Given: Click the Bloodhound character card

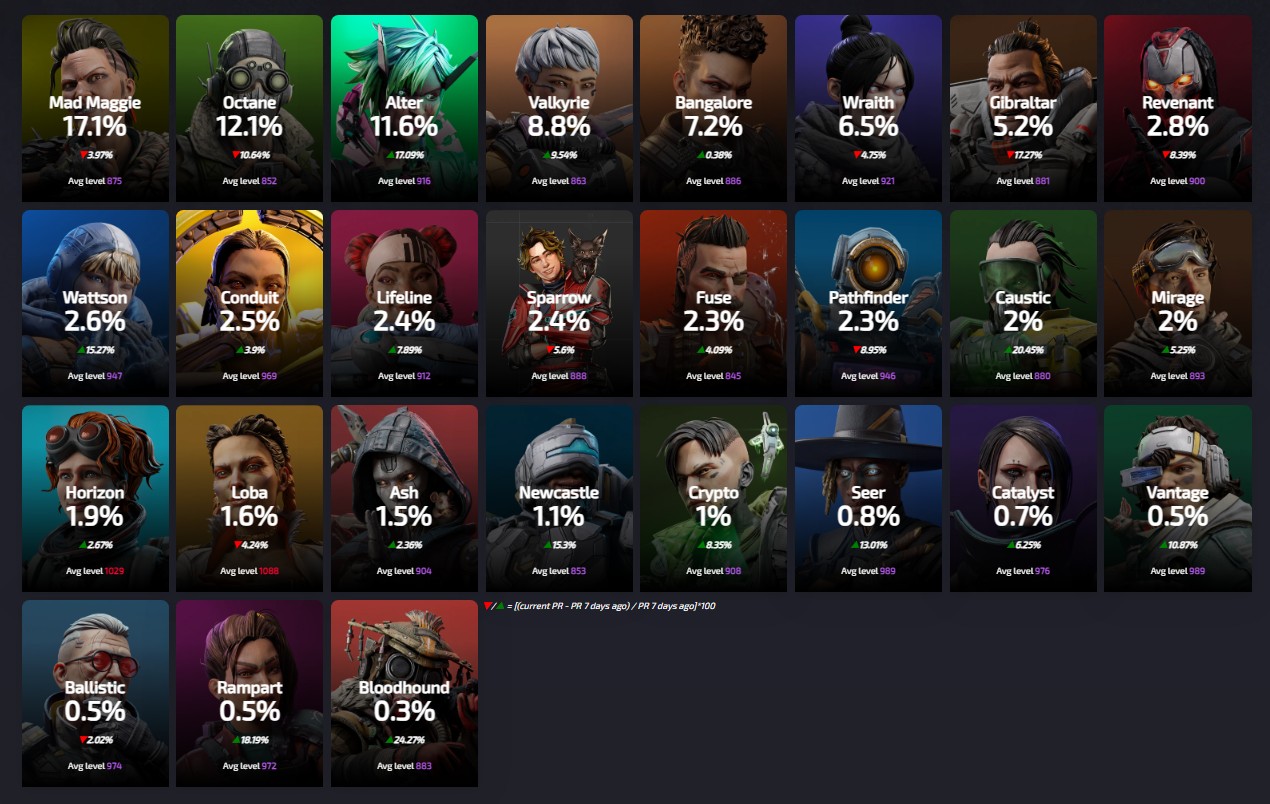Looking at the screenshot, I should pyautogui.click(x=404, y=693).
